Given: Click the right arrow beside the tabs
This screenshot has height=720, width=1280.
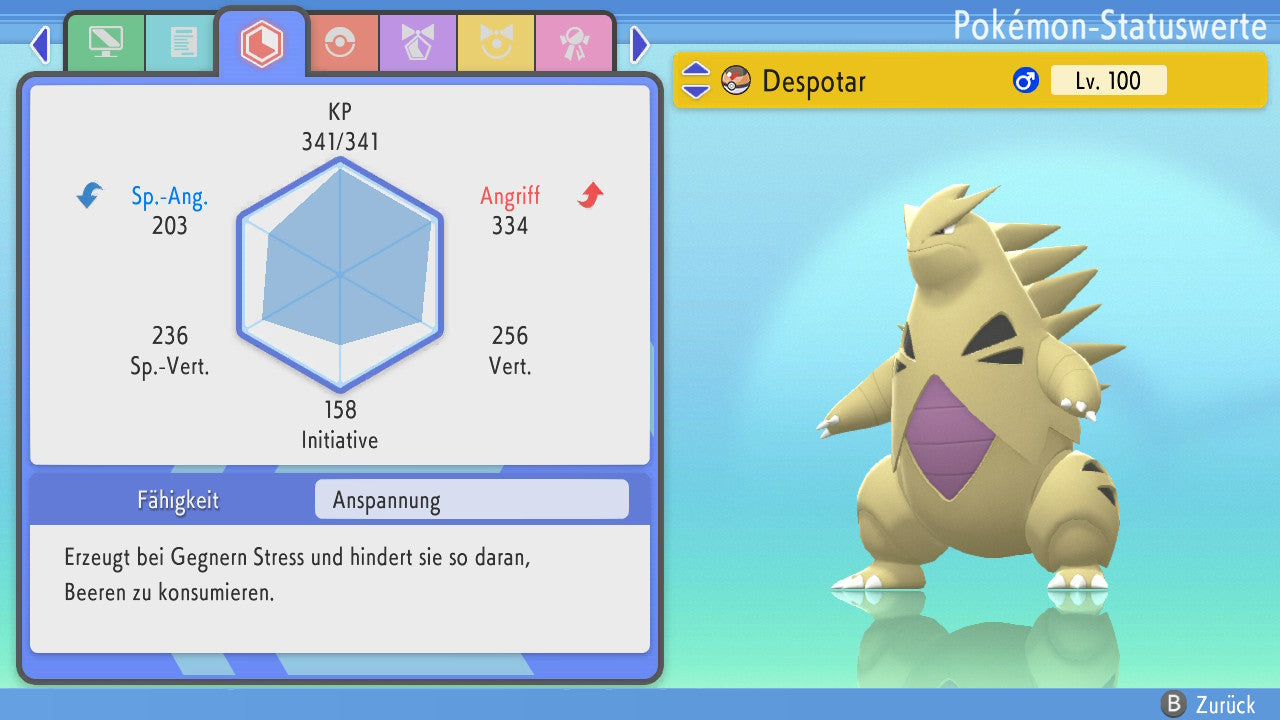Looking at the screenshot, I should tap(640, 44).
